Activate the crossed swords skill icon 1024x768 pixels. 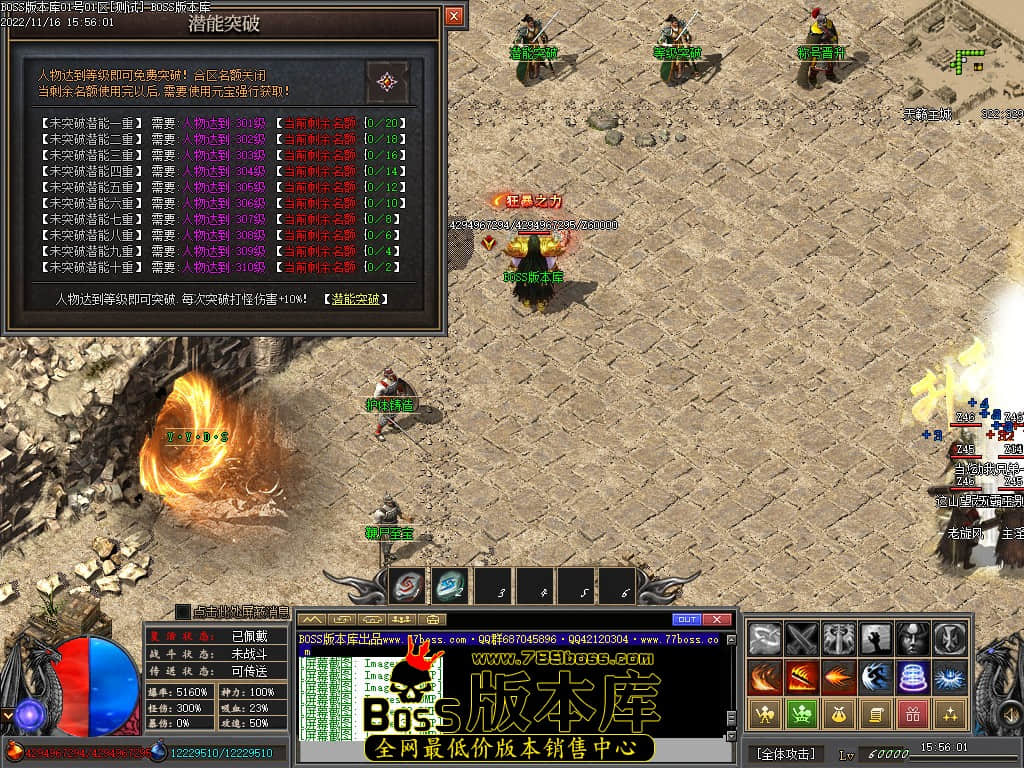pyautogui.click(x=801, y=638)
